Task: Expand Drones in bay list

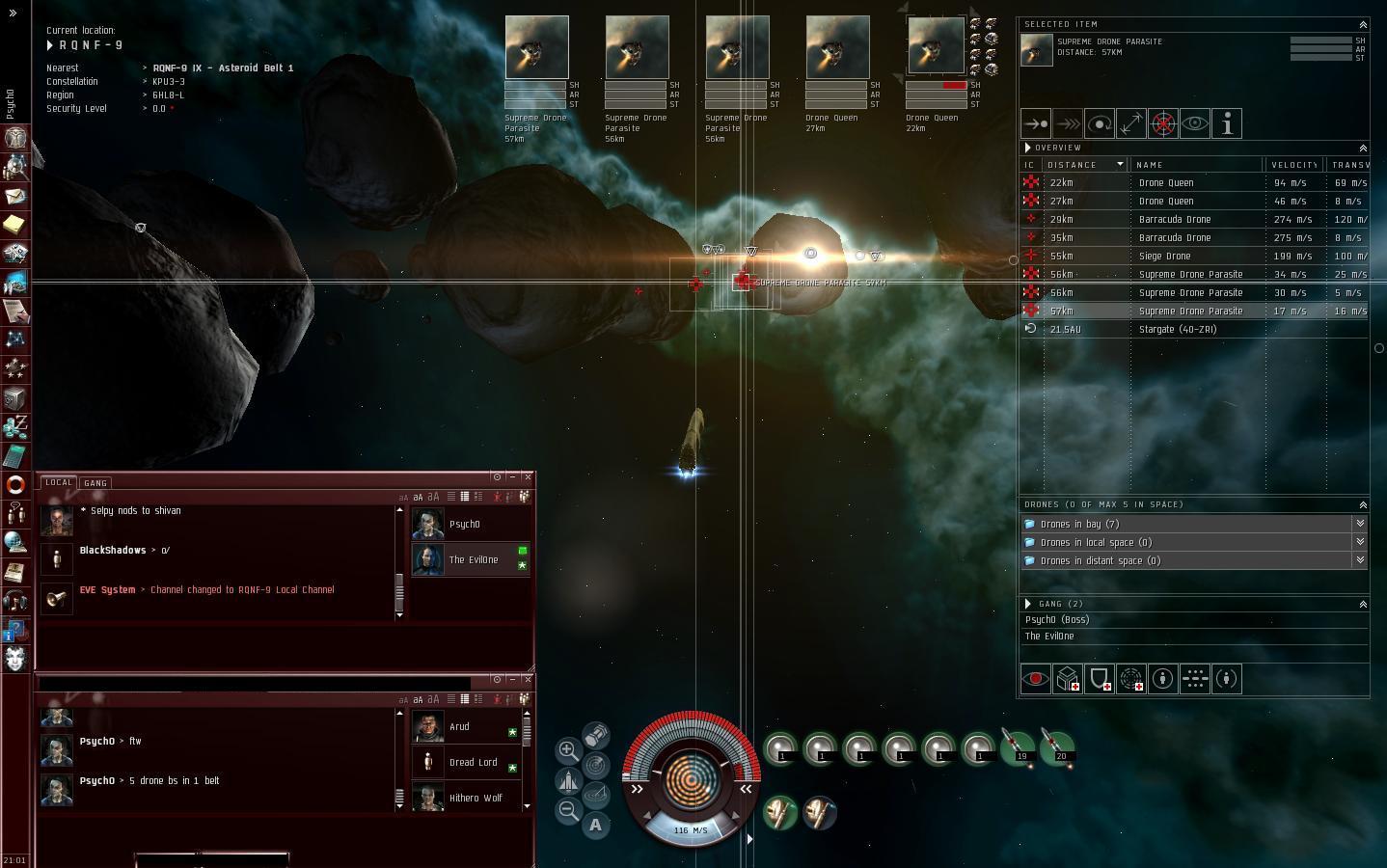Action: (1360, 524)
